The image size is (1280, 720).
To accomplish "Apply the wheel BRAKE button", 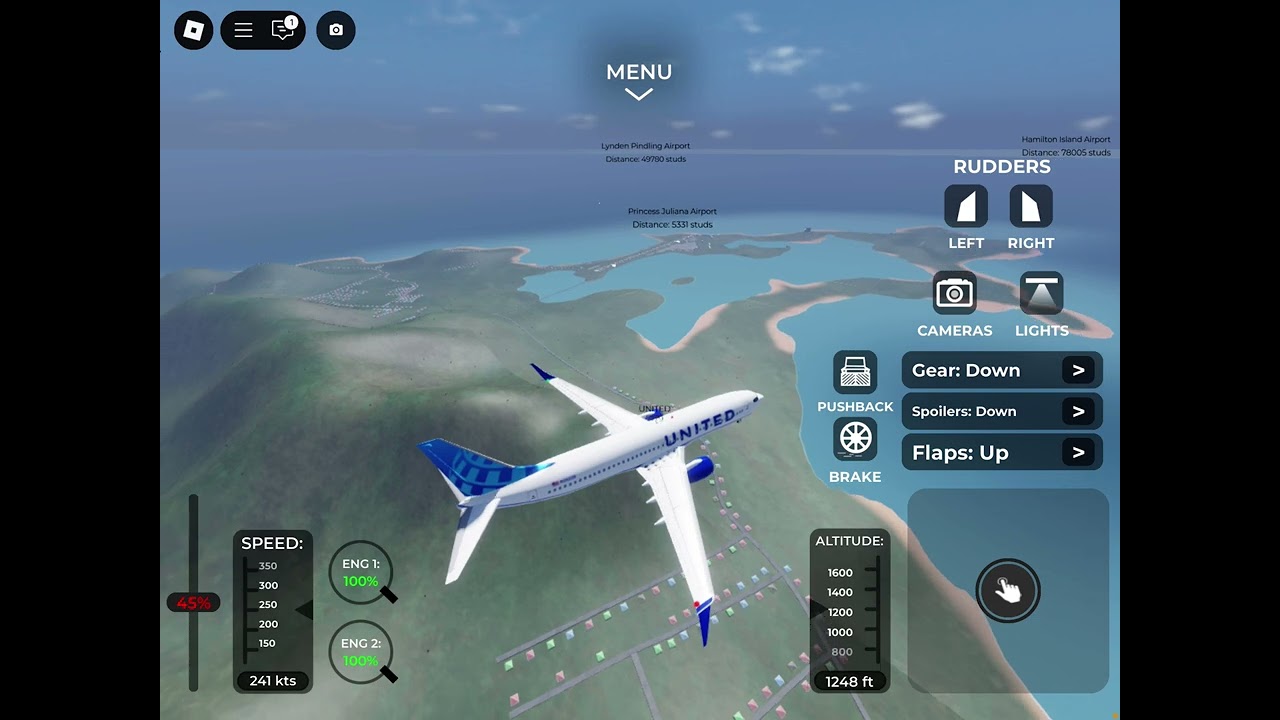I will pyautogui.click(x=855, y=439).
